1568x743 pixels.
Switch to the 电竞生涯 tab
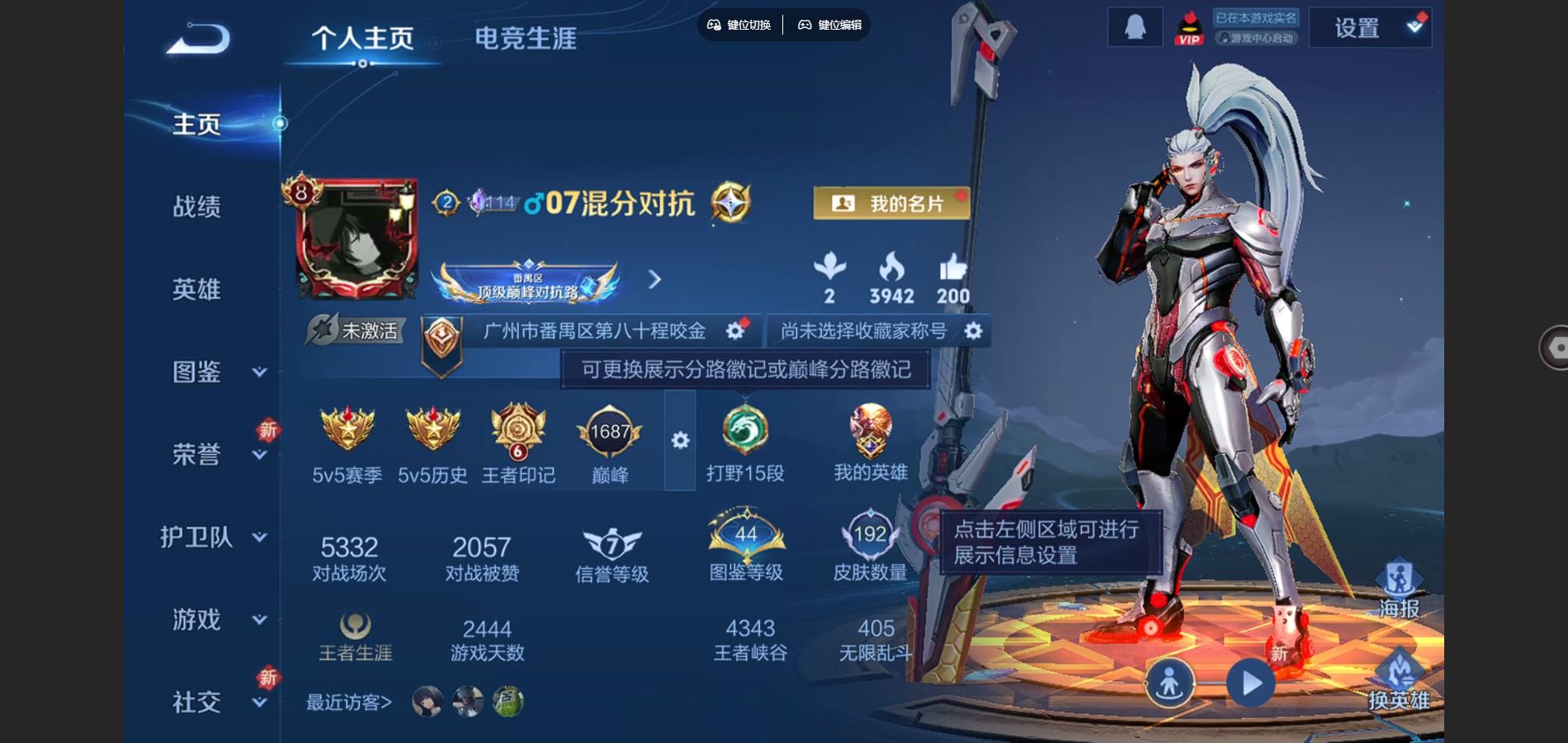(526, 37)
